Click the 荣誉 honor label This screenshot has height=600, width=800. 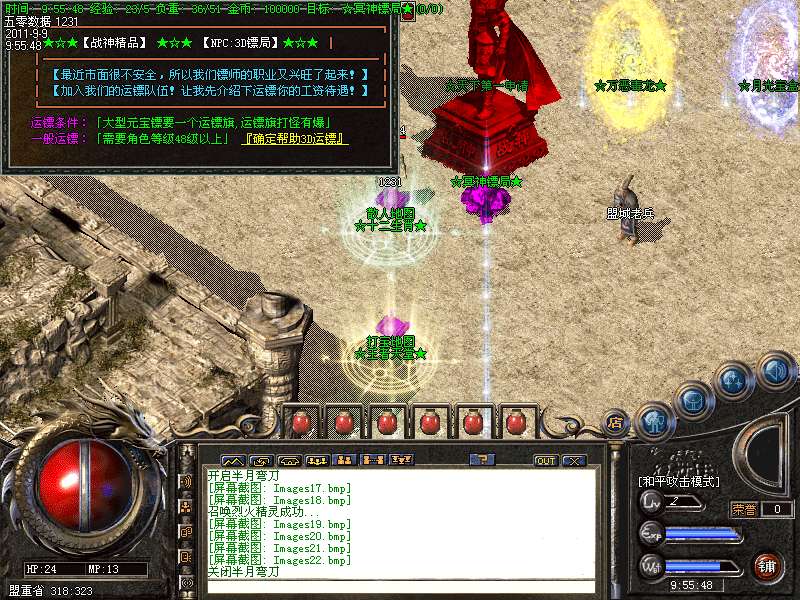[x=744, y=509]
